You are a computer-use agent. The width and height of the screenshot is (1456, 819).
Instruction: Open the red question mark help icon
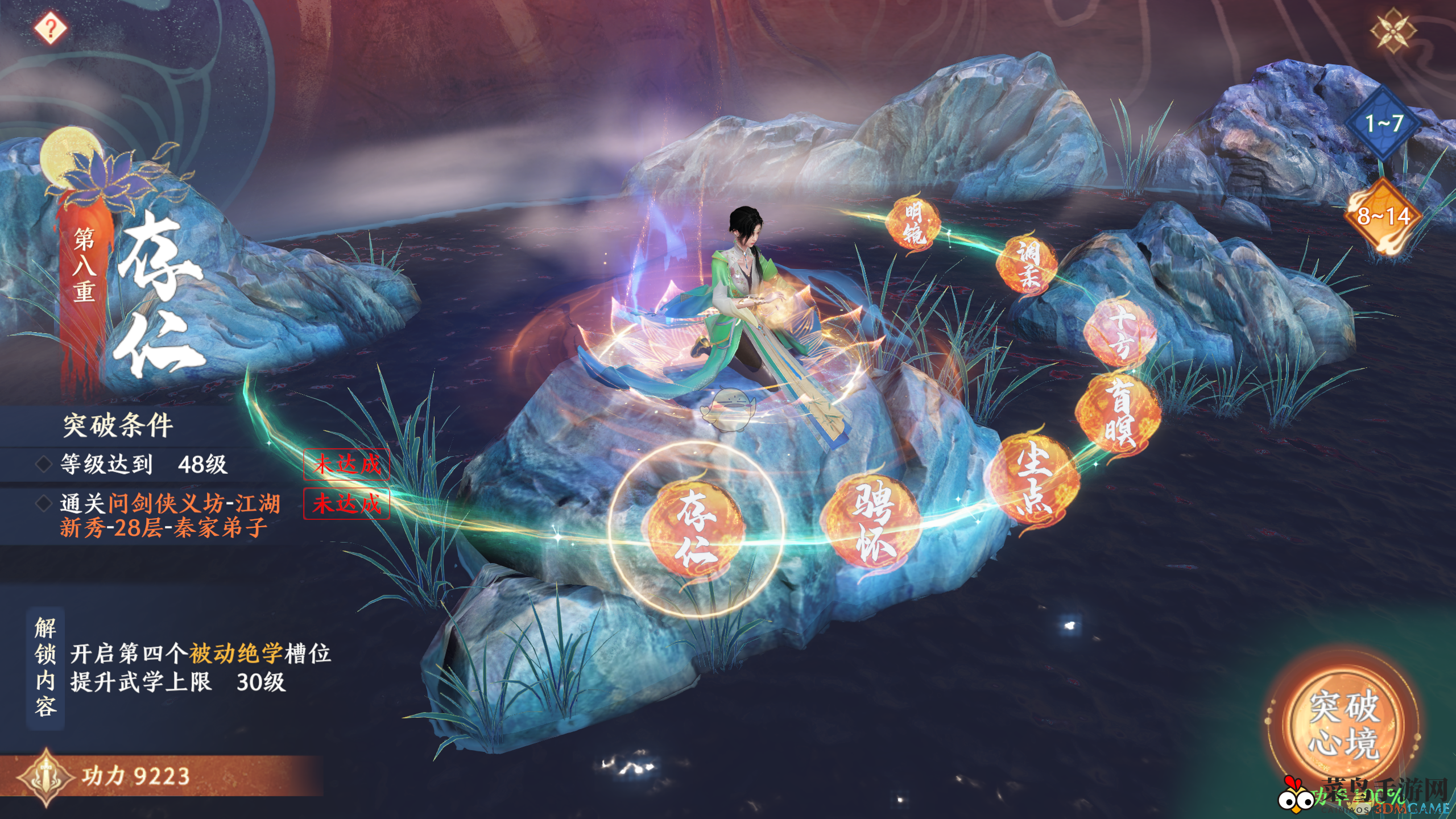point(51,27)
